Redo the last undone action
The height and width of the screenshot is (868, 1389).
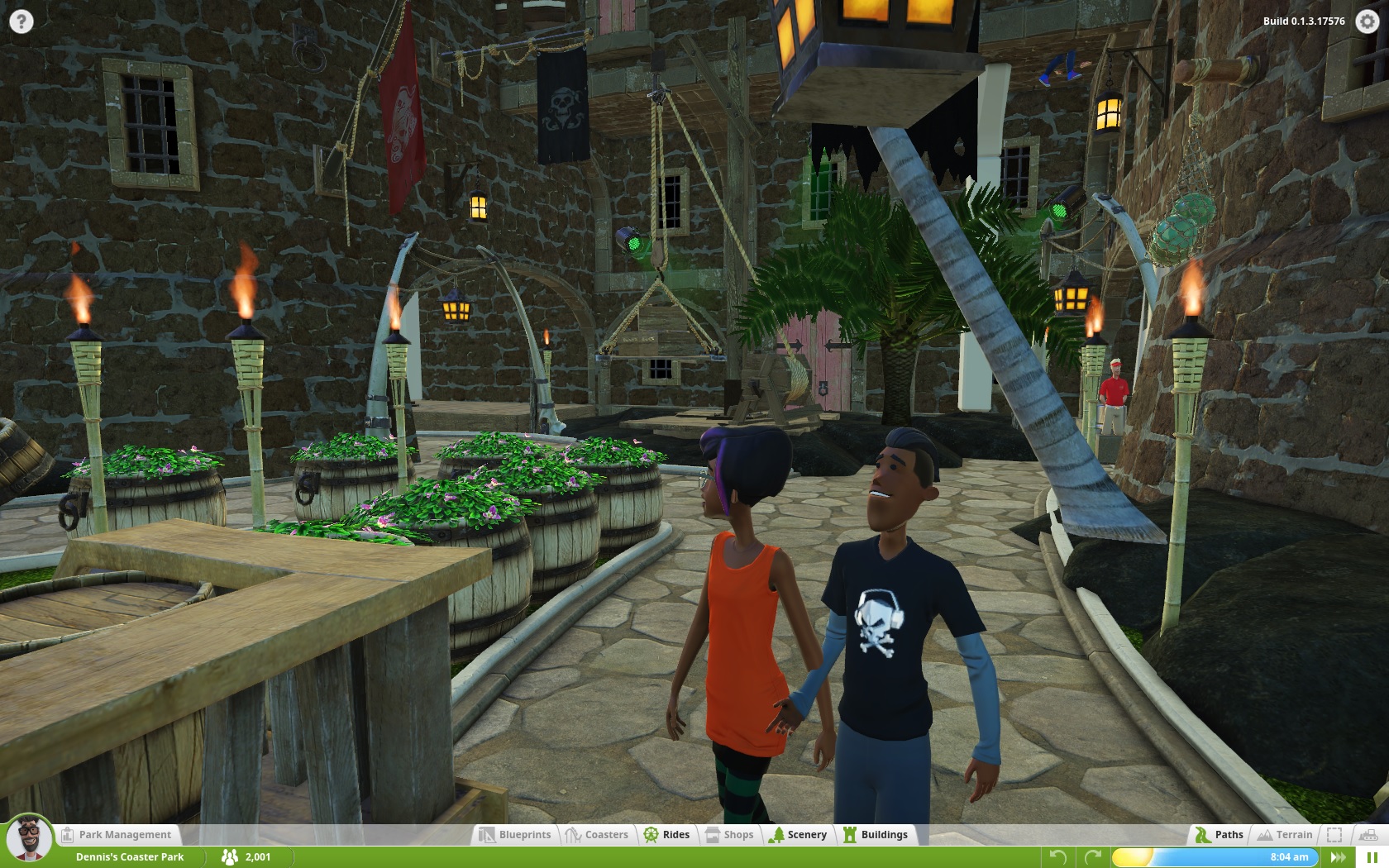coord(1093,857)
